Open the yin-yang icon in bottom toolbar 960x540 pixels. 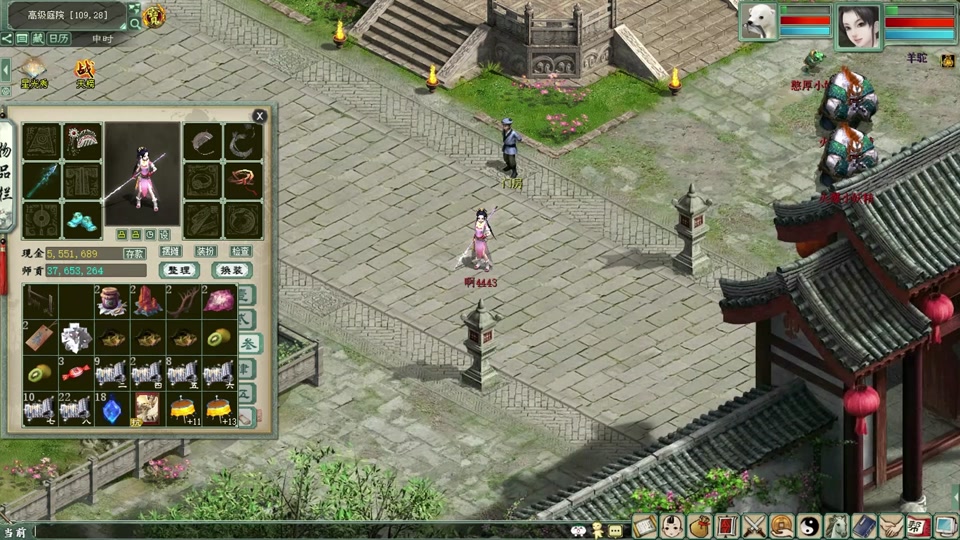click(808, 525)
